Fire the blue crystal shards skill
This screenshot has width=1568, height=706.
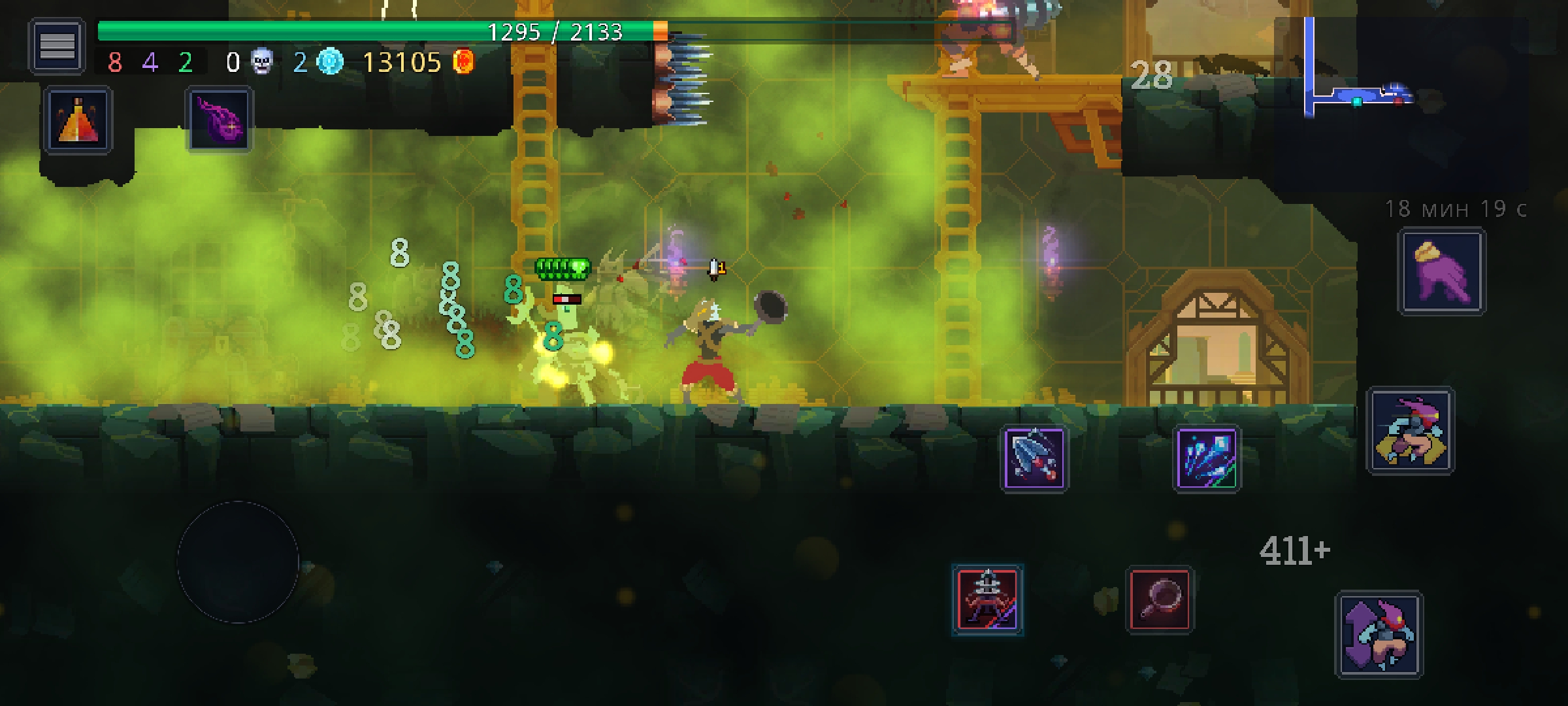[1207, 459]
